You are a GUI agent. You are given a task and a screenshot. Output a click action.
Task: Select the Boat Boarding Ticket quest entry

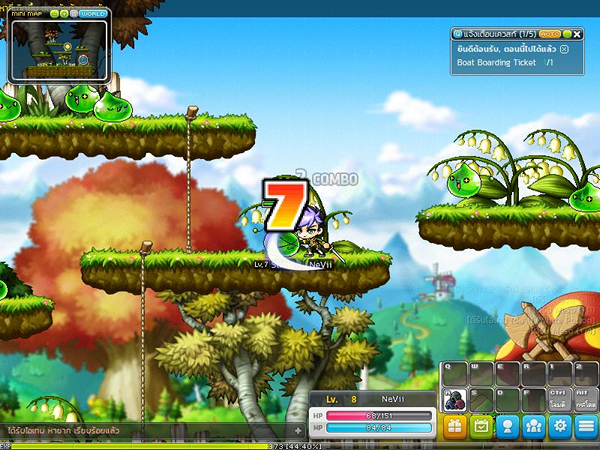click(x=497, y=62)
